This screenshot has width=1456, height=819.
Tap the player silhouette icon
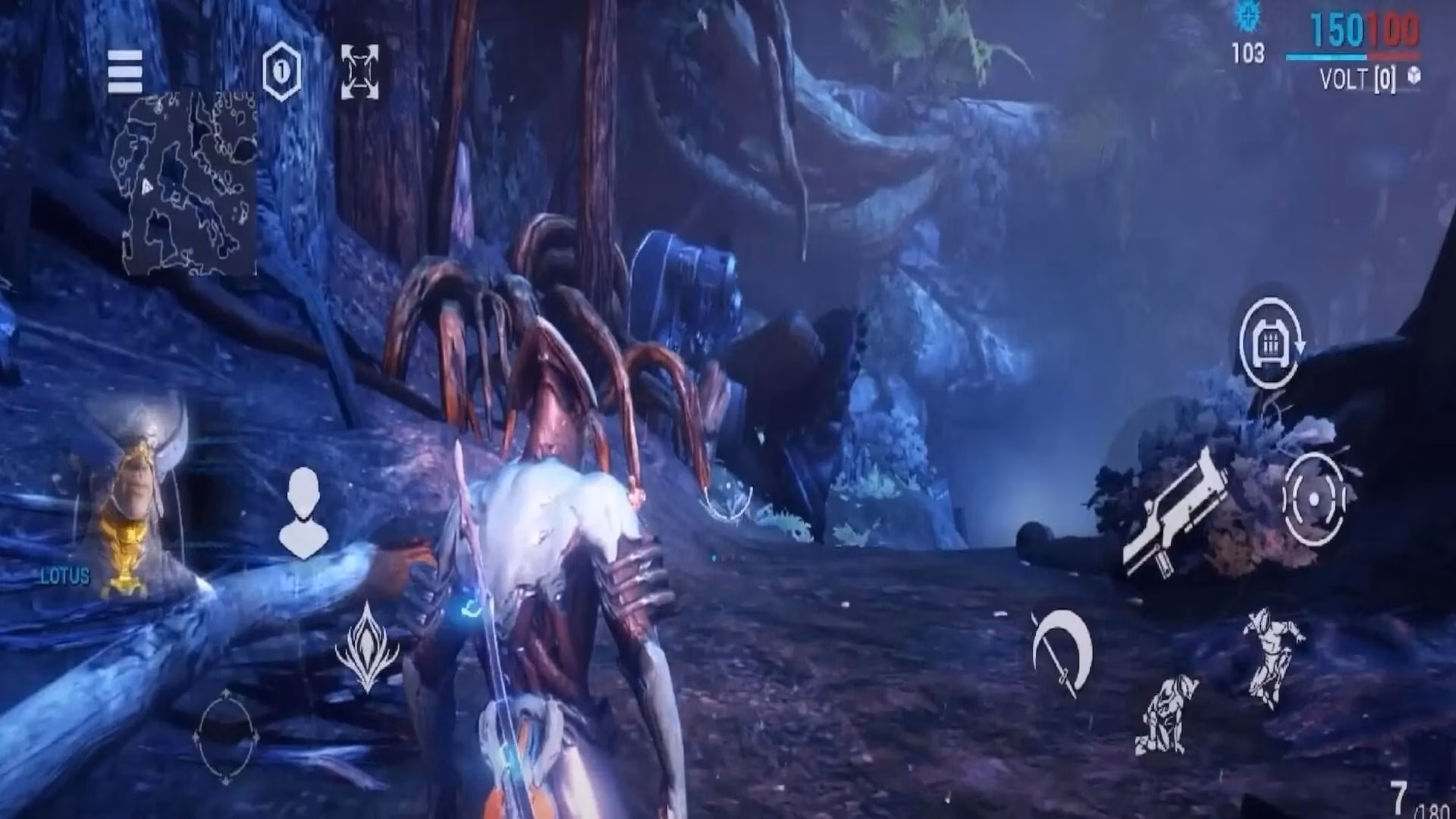point(303,513)
